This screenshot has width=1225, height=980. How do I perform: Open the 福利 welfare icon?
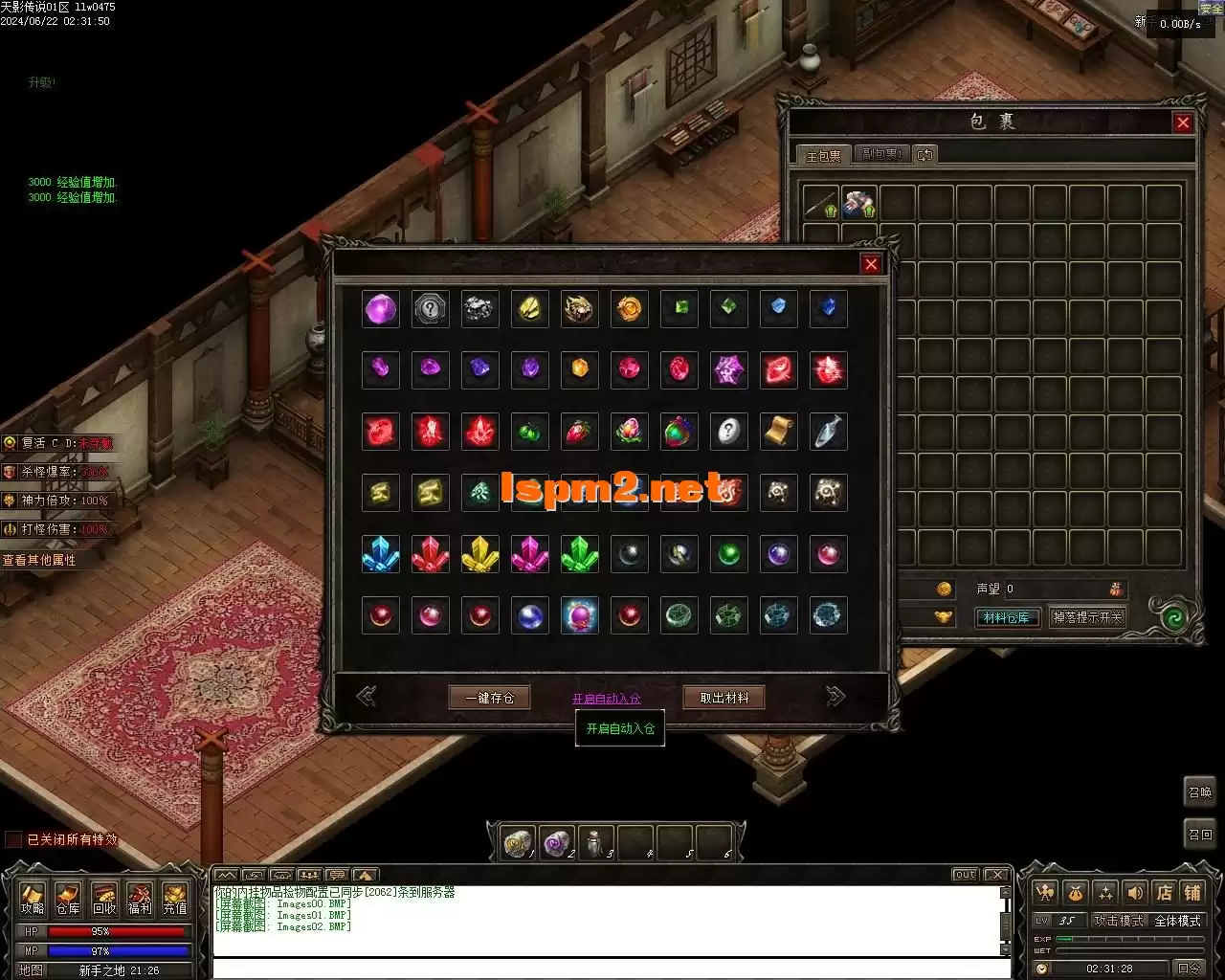pos(140,900)
